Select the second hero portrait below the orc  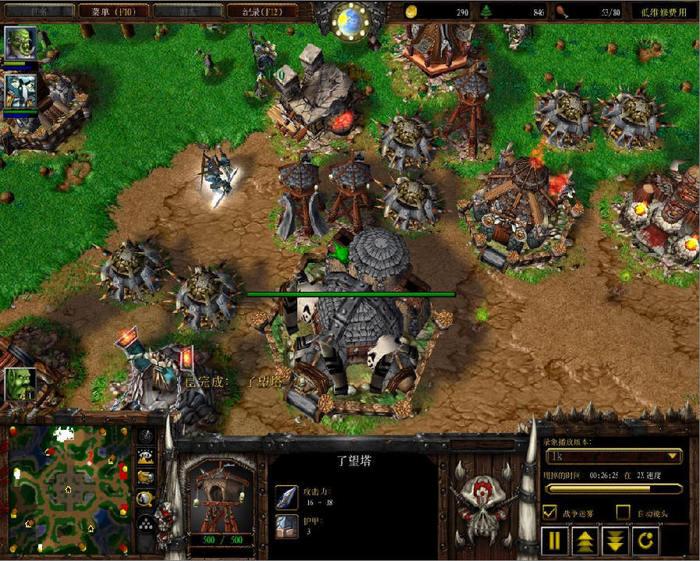[x=20, y=90]
